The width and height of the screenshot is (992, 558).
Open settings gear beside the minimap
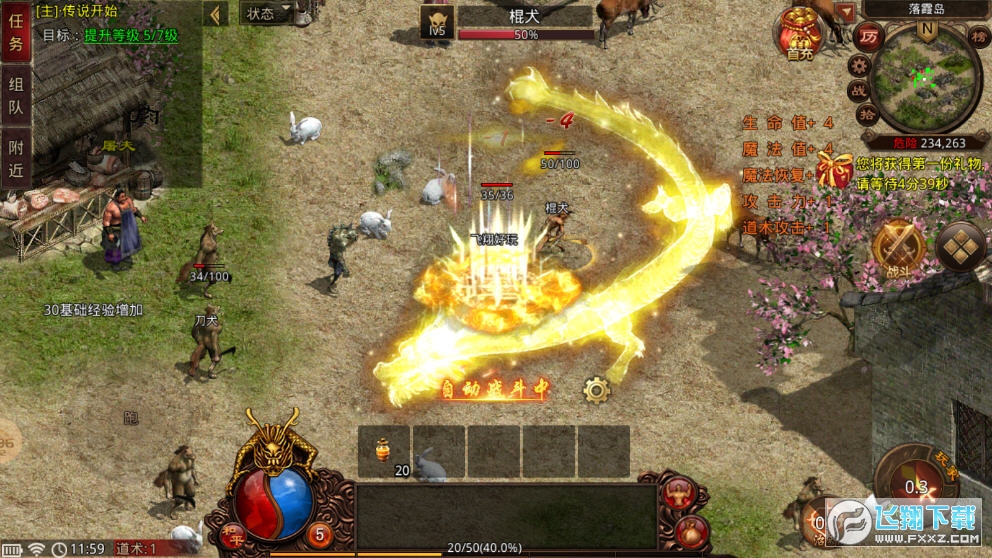pos(858,66)
